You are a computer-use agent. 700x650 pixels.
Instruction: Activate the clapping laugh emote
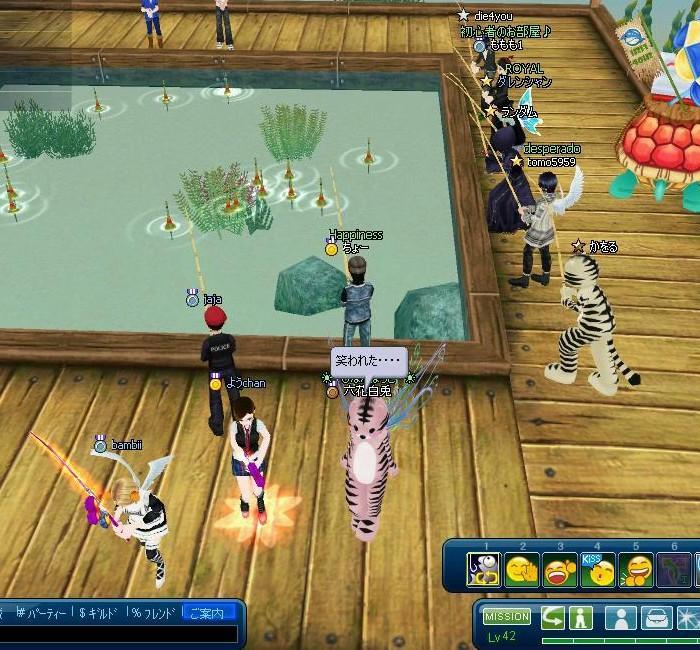pos(636,570)
